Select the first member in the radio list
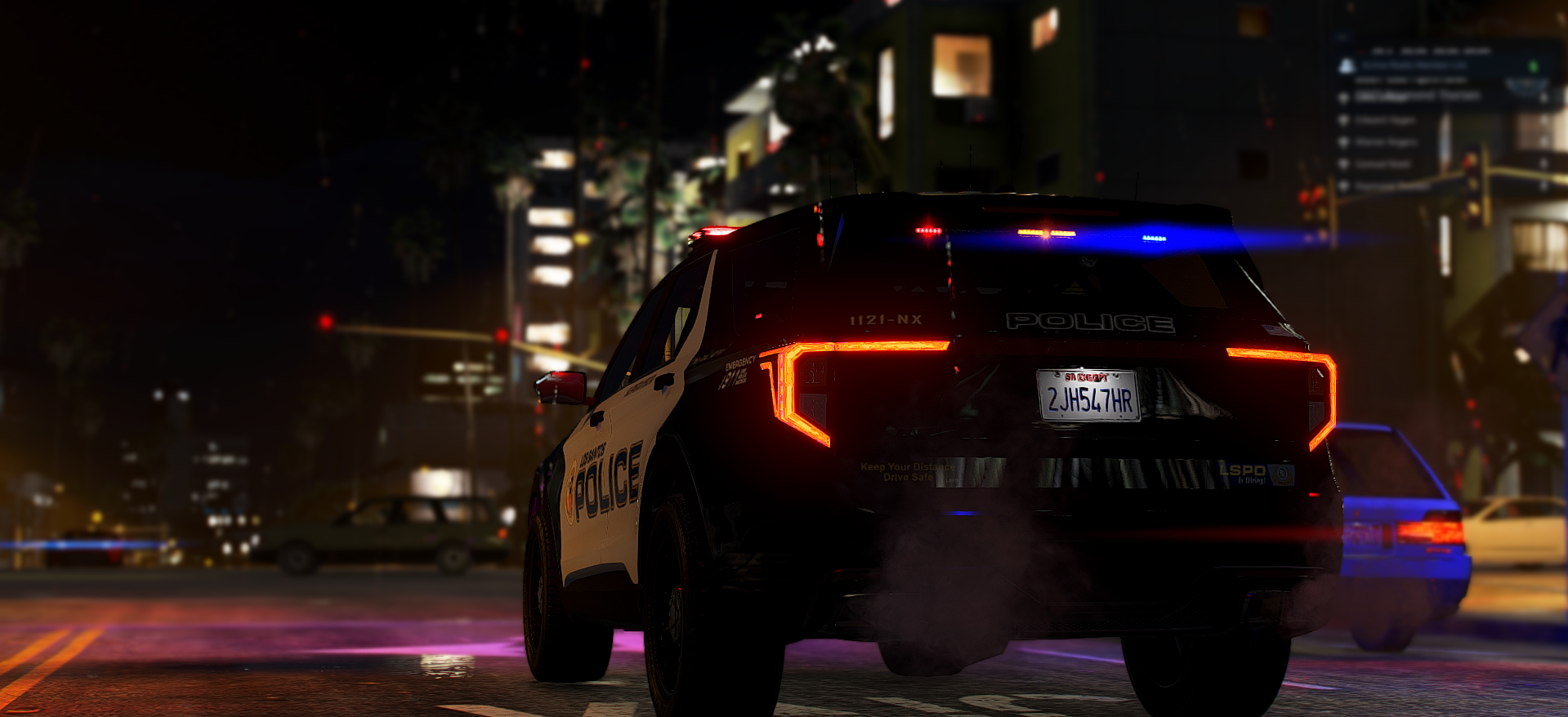The image size is (1568, 717). [1415, 96]
